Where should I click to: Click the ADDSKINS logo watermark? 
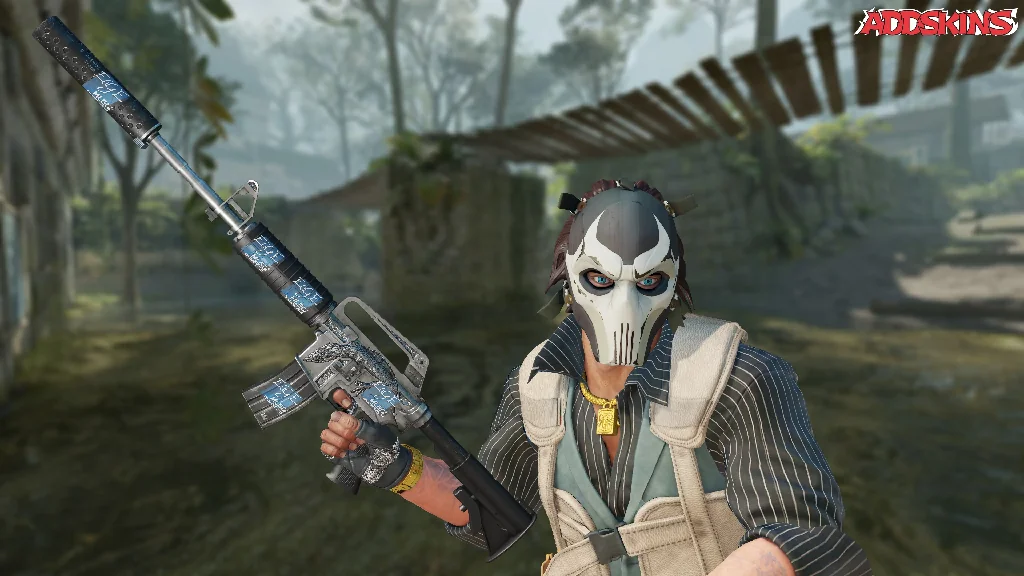tap(937, 23)
